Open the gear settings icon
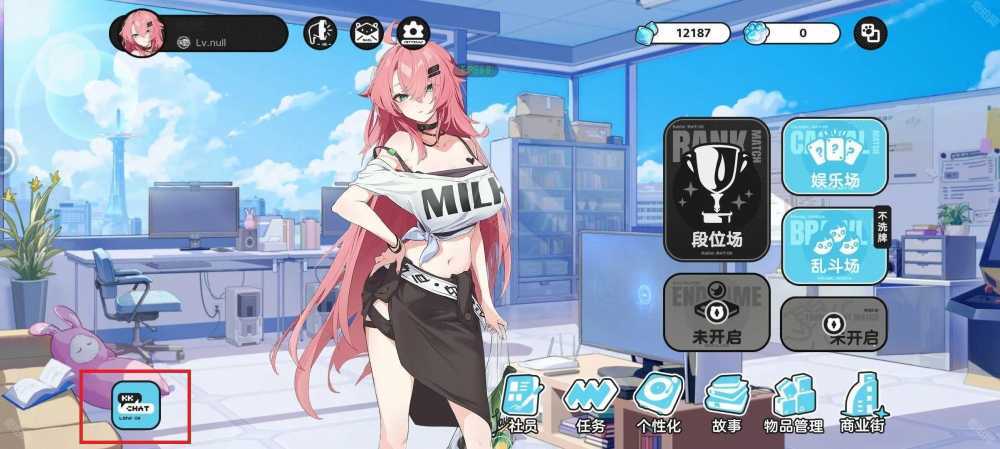 click(x=413, y=33)
